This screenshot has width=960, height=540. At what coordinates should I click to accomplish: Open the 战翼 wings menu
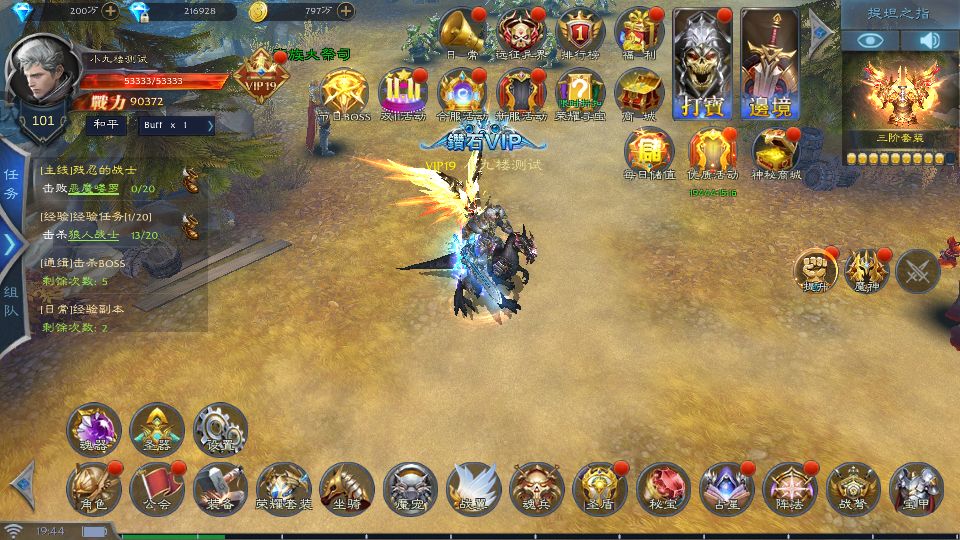pyautogui.click(x=474, y=488)
